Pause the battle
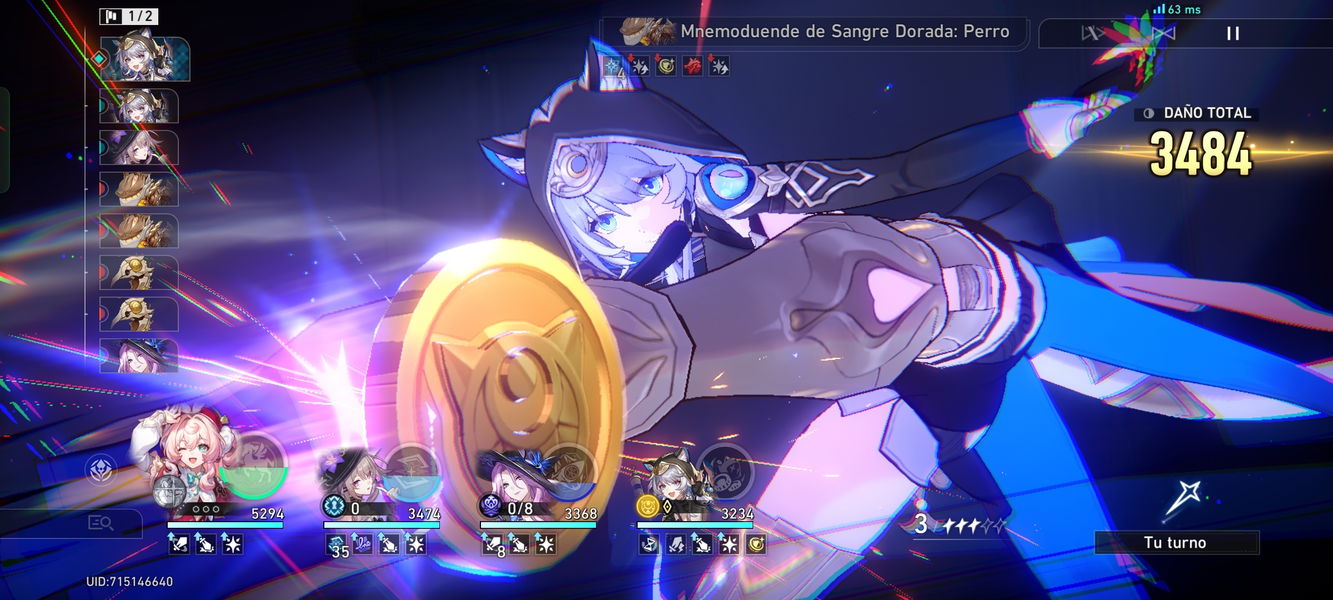1333x600 pixels. [1233, 33]
